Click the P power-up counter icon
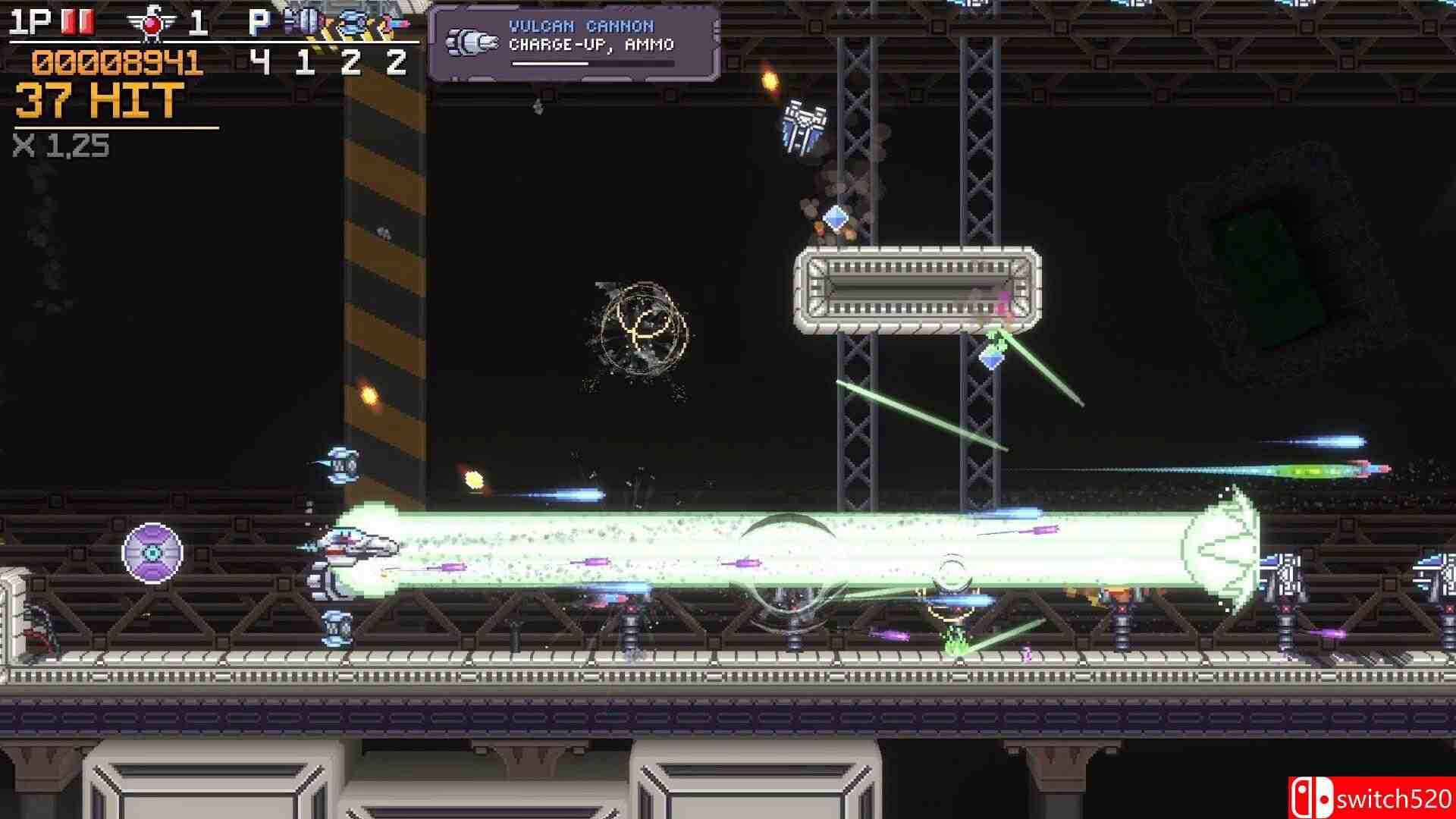The image size is (1456, 819). tap(258, 23)
